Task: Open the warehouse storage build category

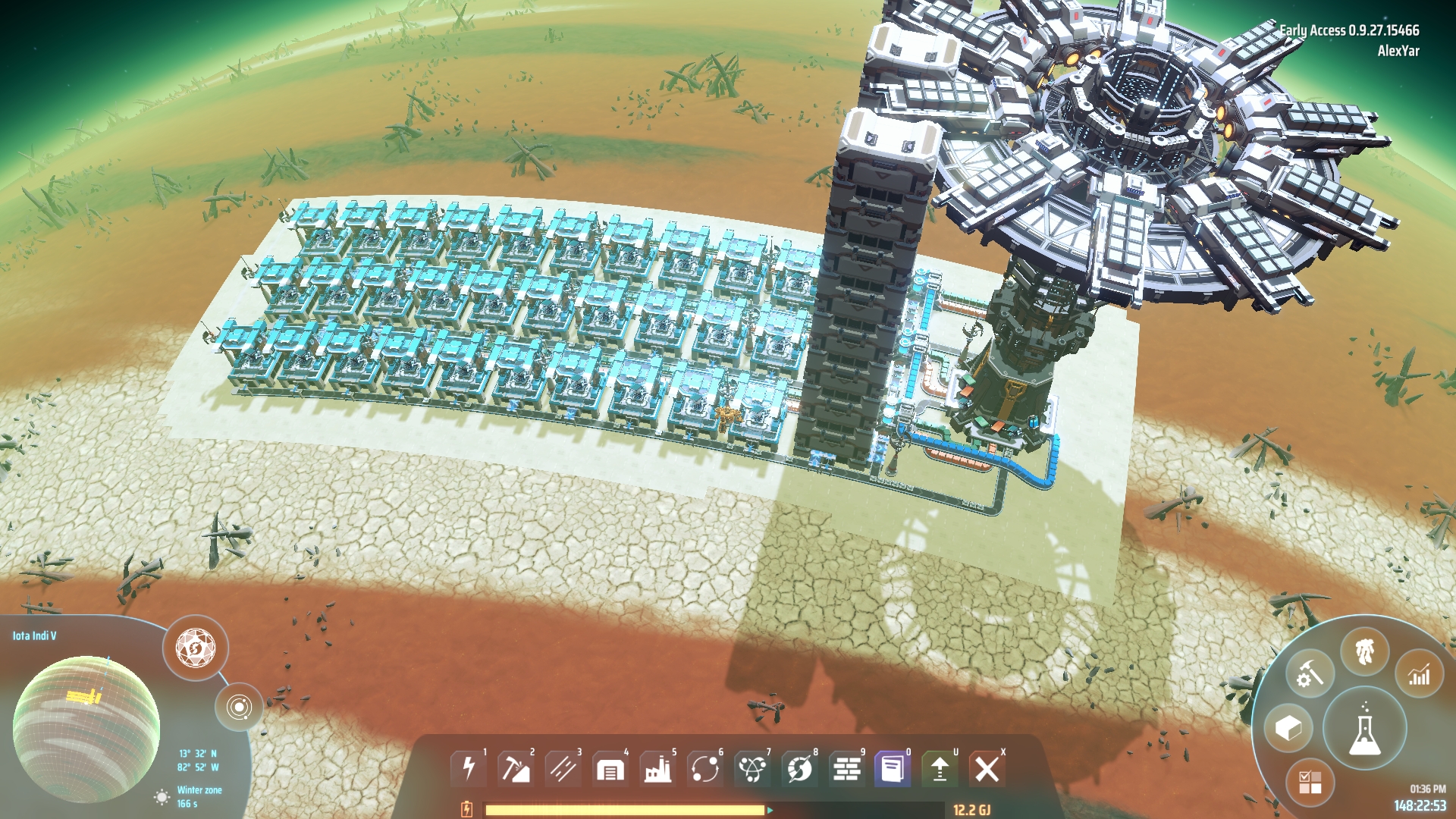Action: click(610, 769)
